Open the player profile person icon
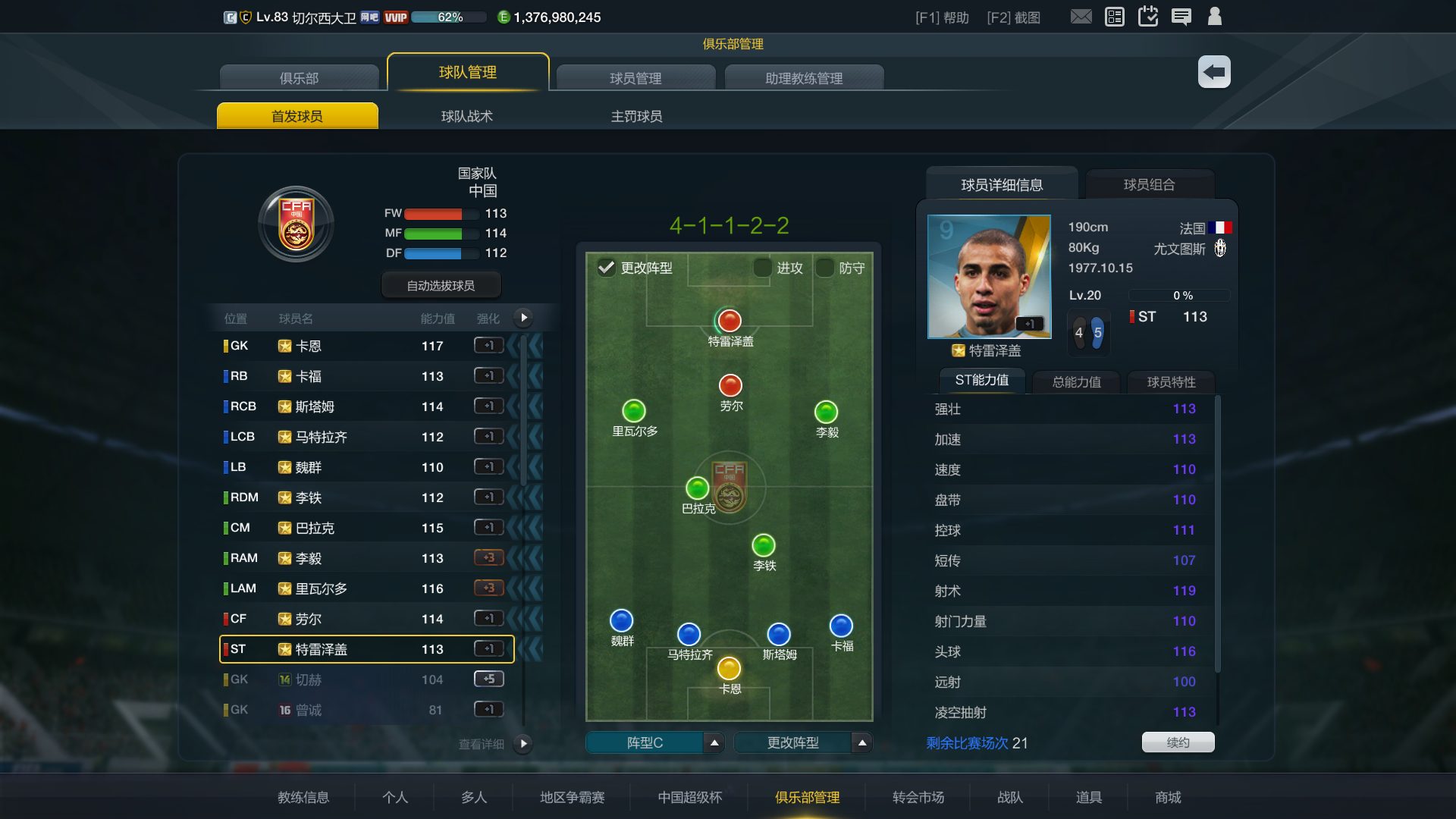The image size is (1456, 819). [x=1215, y=16]
